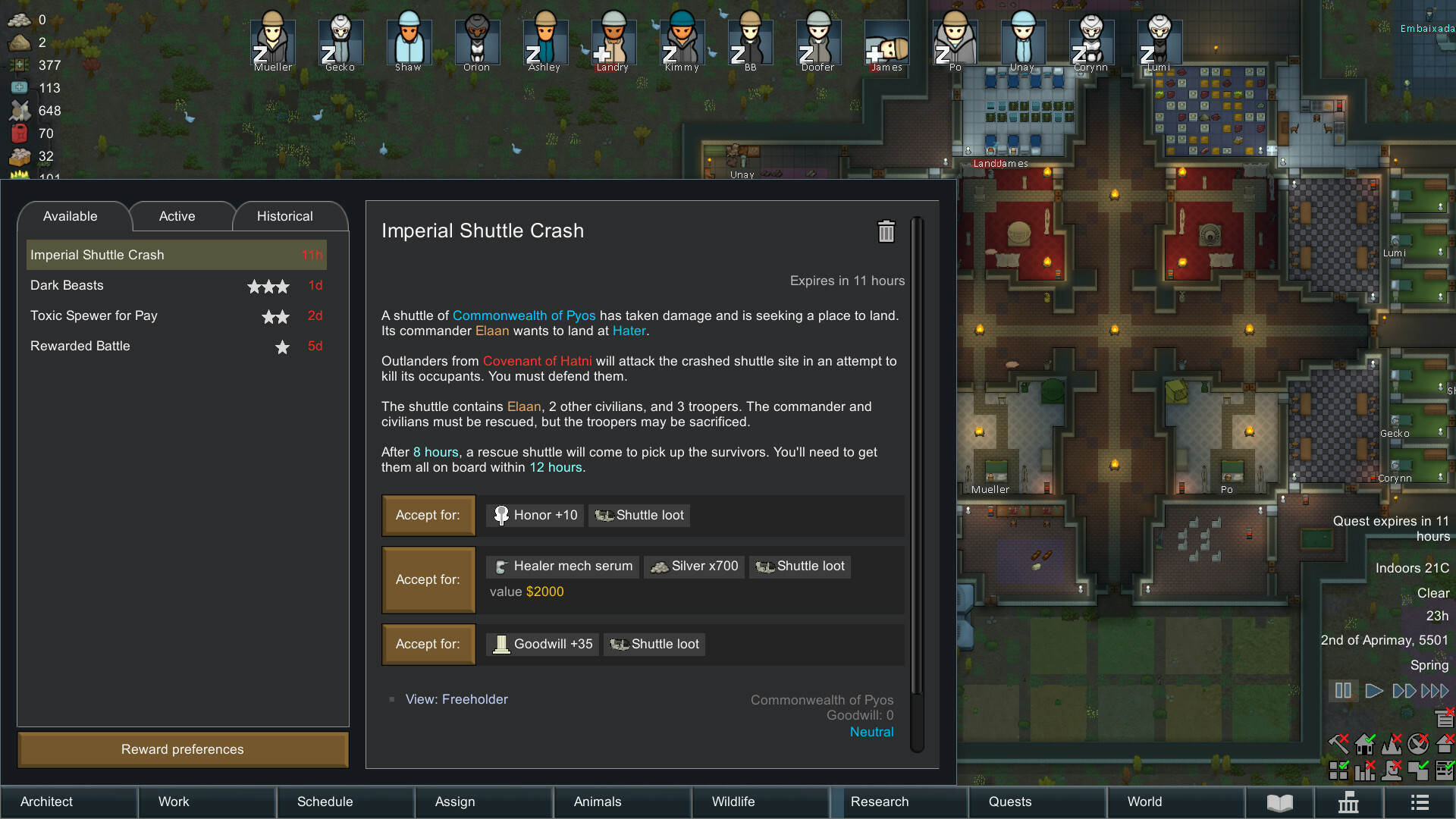
Task: Set the fastest game speed
Action: coord(1434,691)
